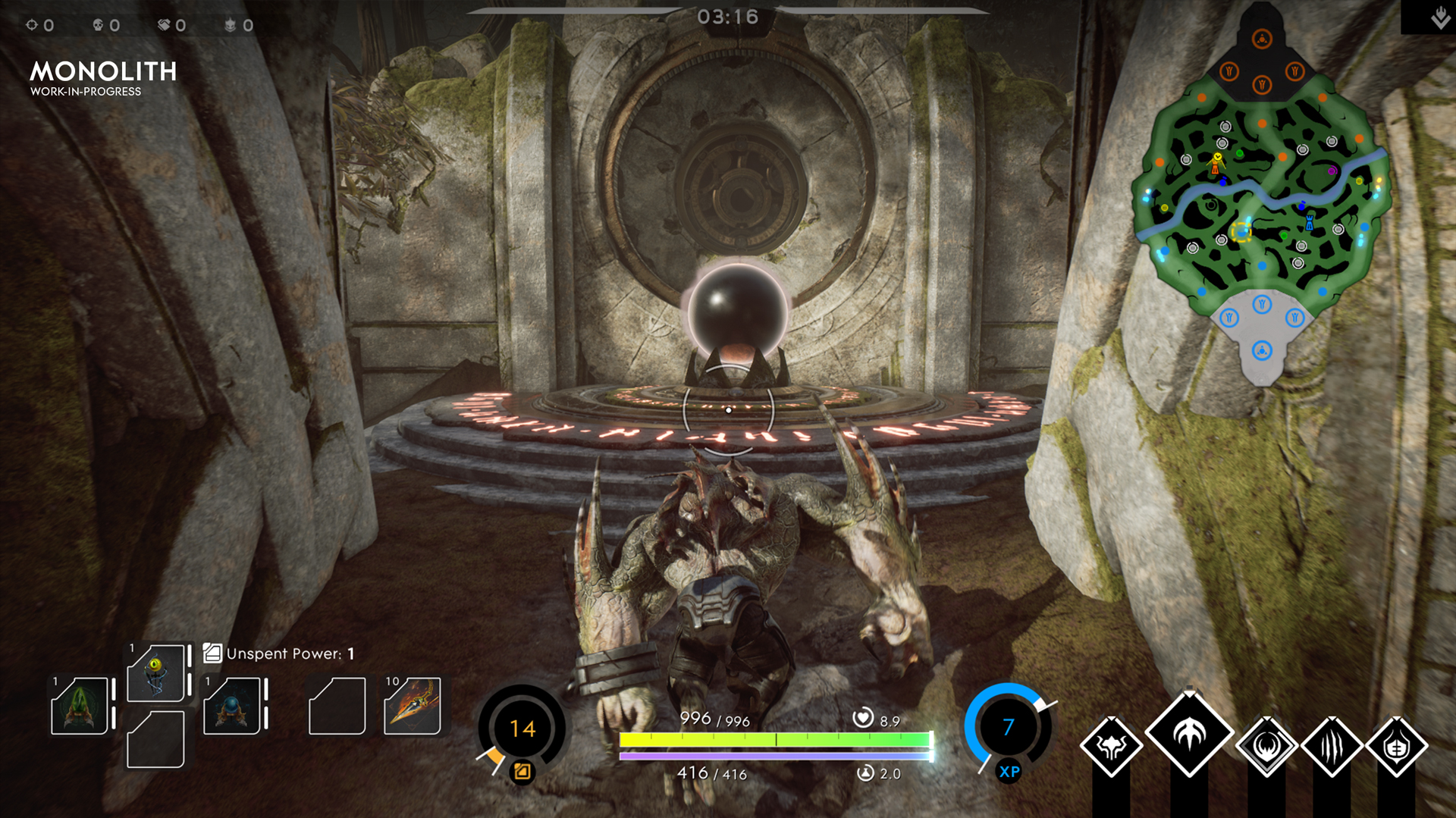The height and width of the screenshot is (818, 1456).
Task: Open the minimap
Action: coord(1262,197)
